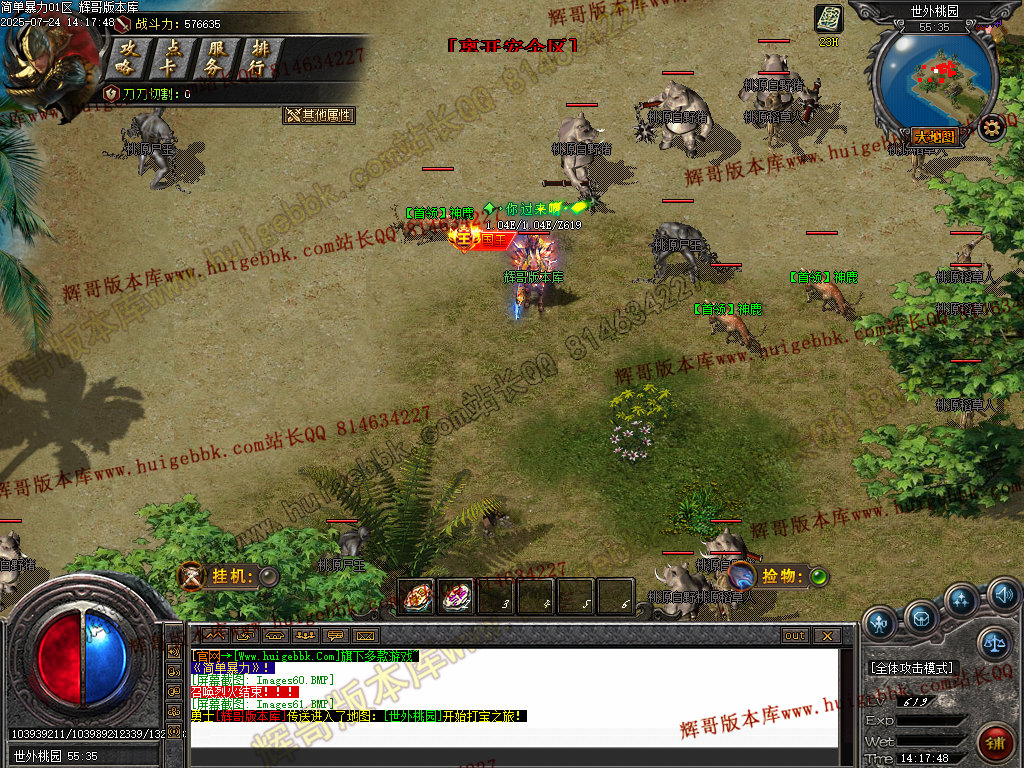Open the 攻略 strategy guide button

[x=128, y=59]
